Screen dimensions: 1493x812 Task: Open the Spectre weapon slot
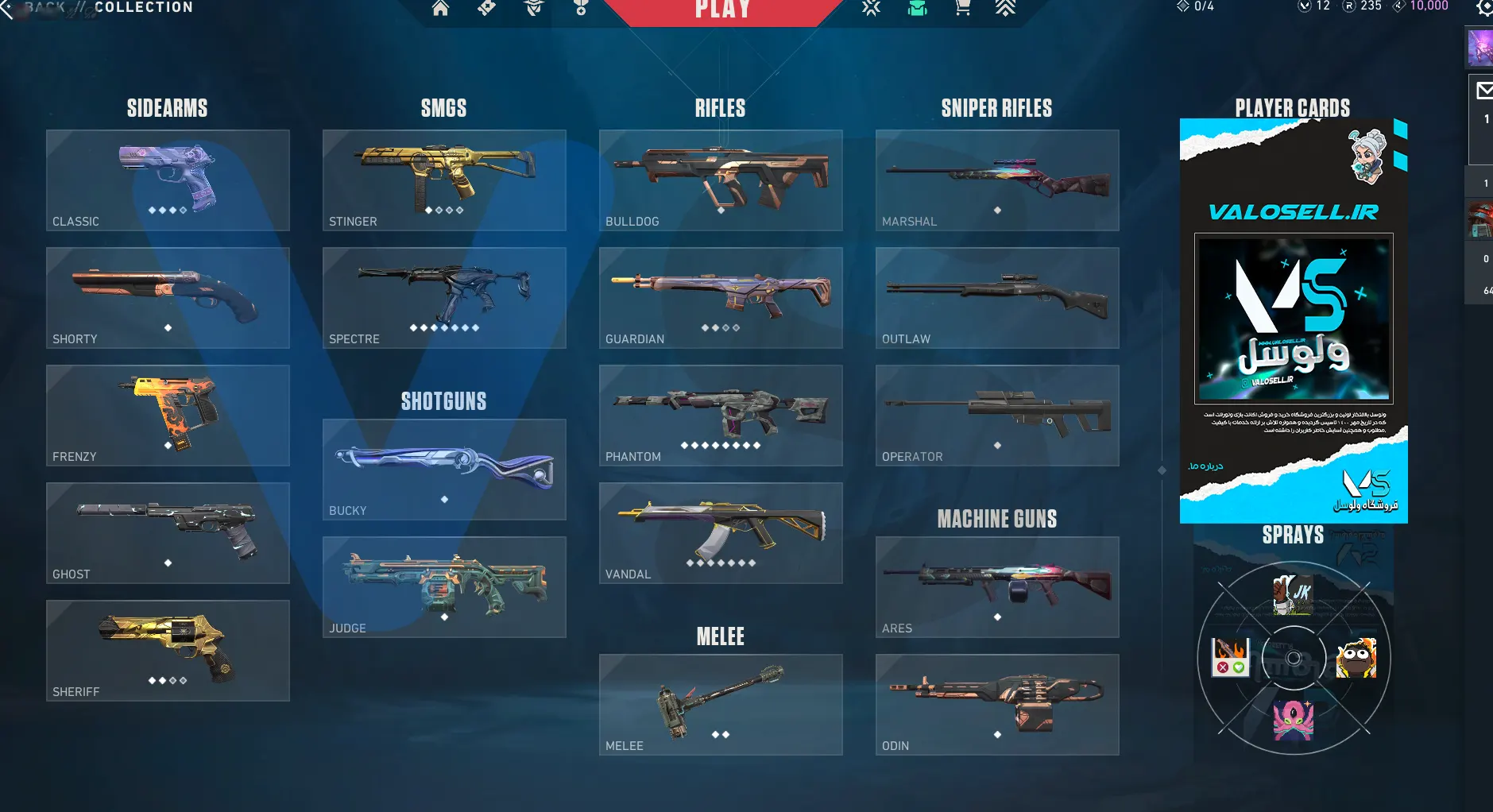tap(444, 298)
